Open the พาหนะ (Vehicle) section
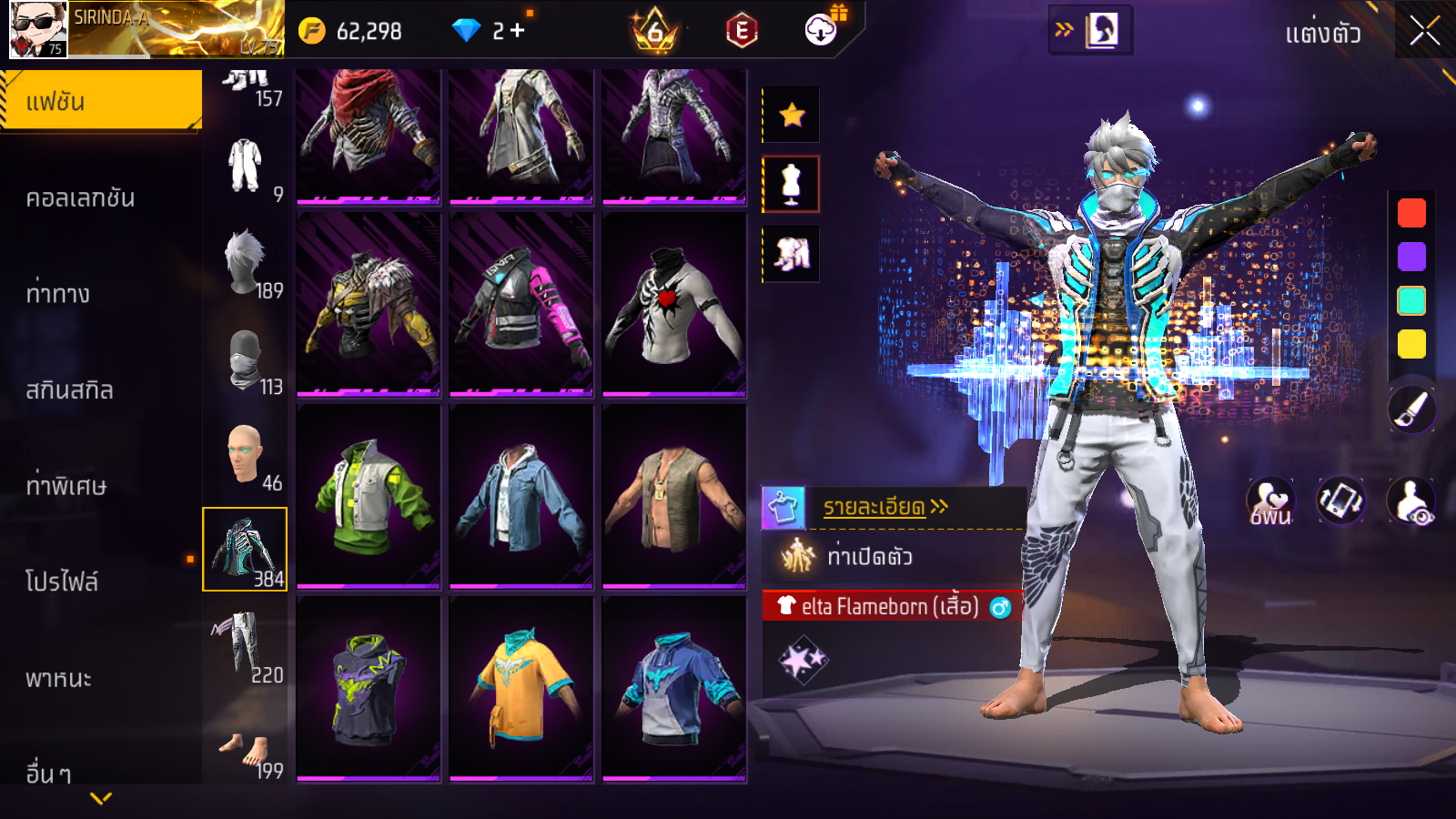Image resolution: width=1456 pixels, height=819 pixels. tap(58, 678)
